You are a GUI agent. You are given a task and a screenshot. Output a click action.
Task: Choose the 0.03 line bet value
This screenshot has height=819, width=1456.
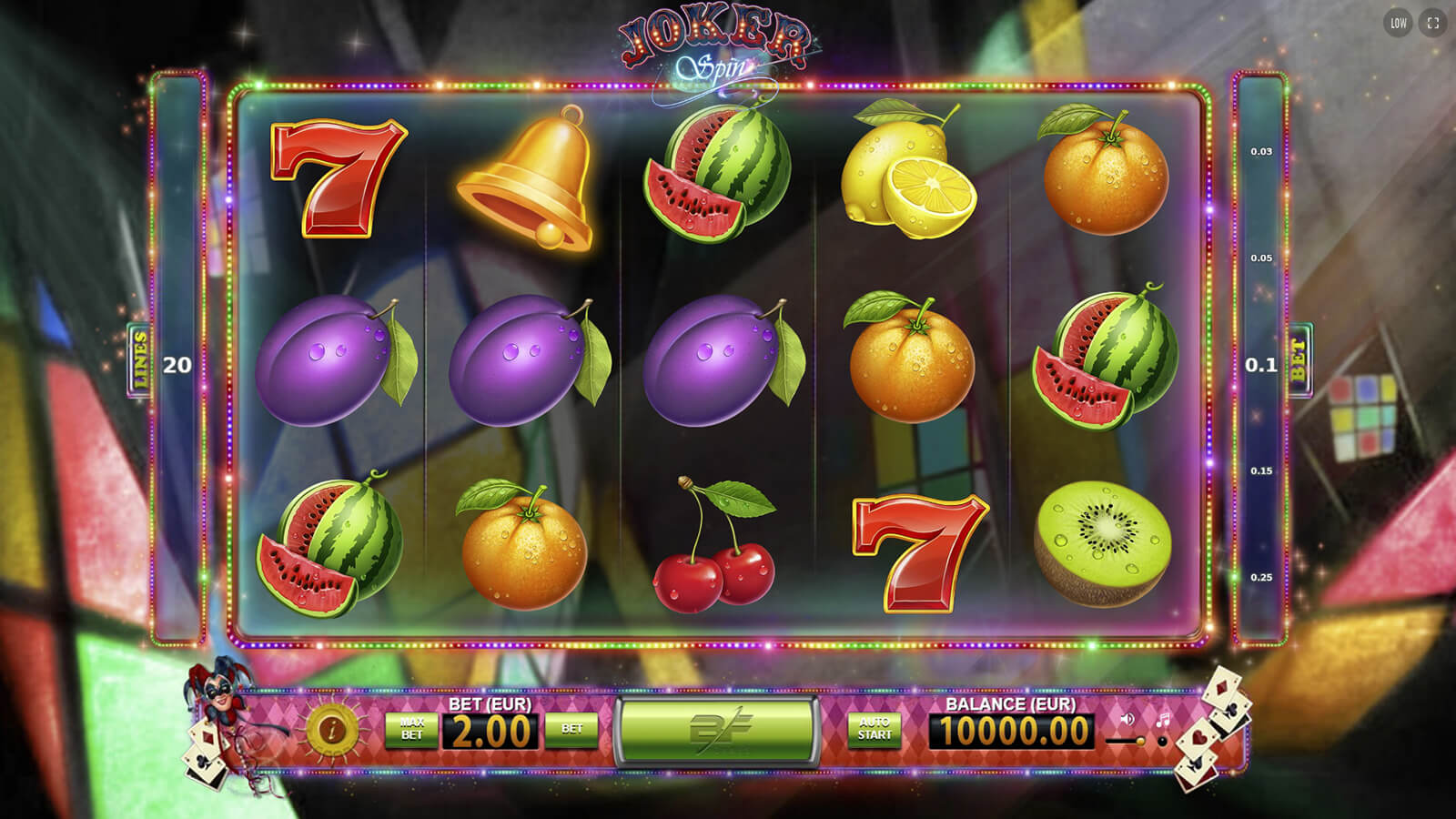pyautogui.click(x=1261, y=152)
